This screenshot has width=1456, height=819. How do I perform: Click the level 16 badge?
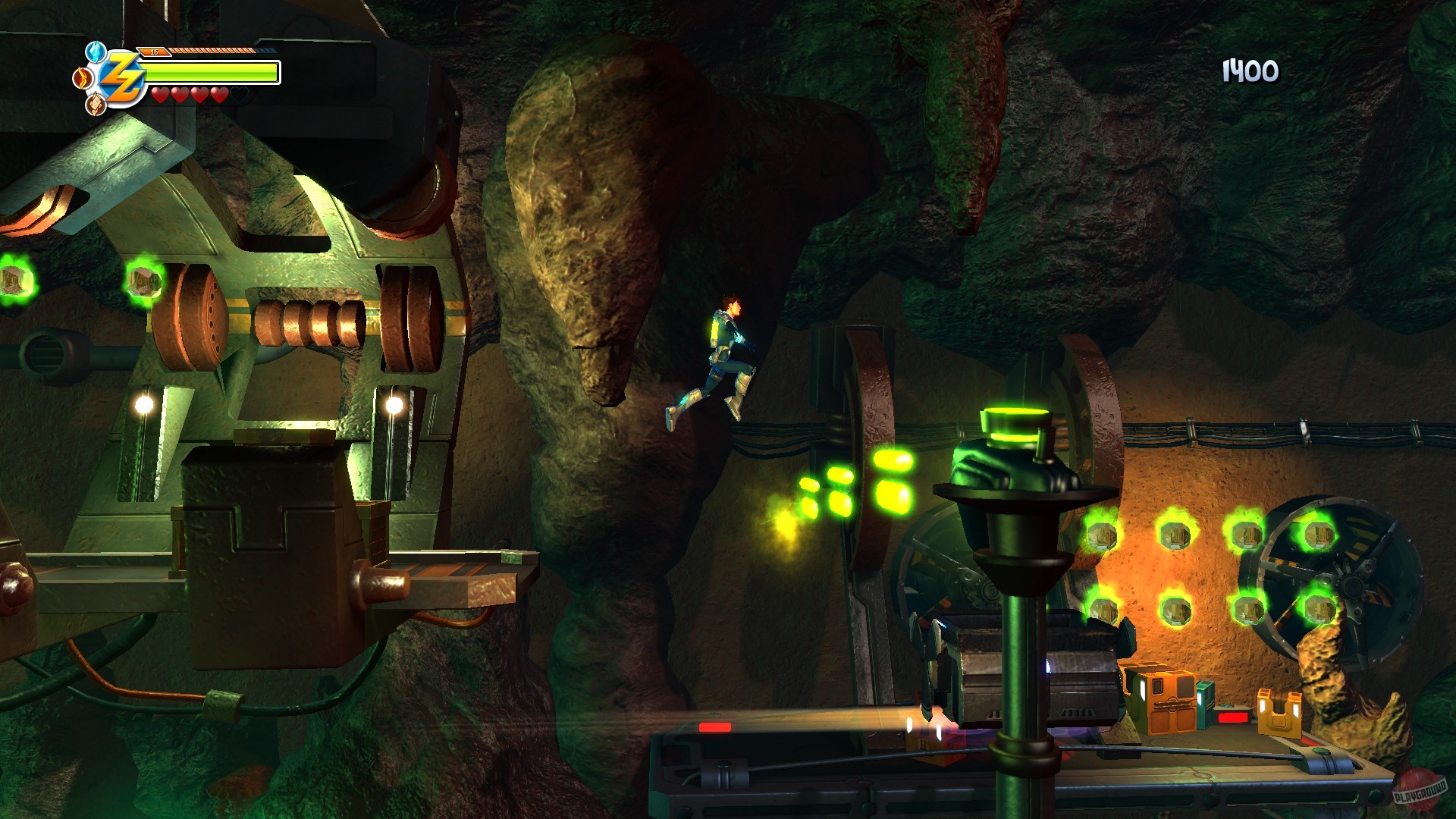[154, 52]
